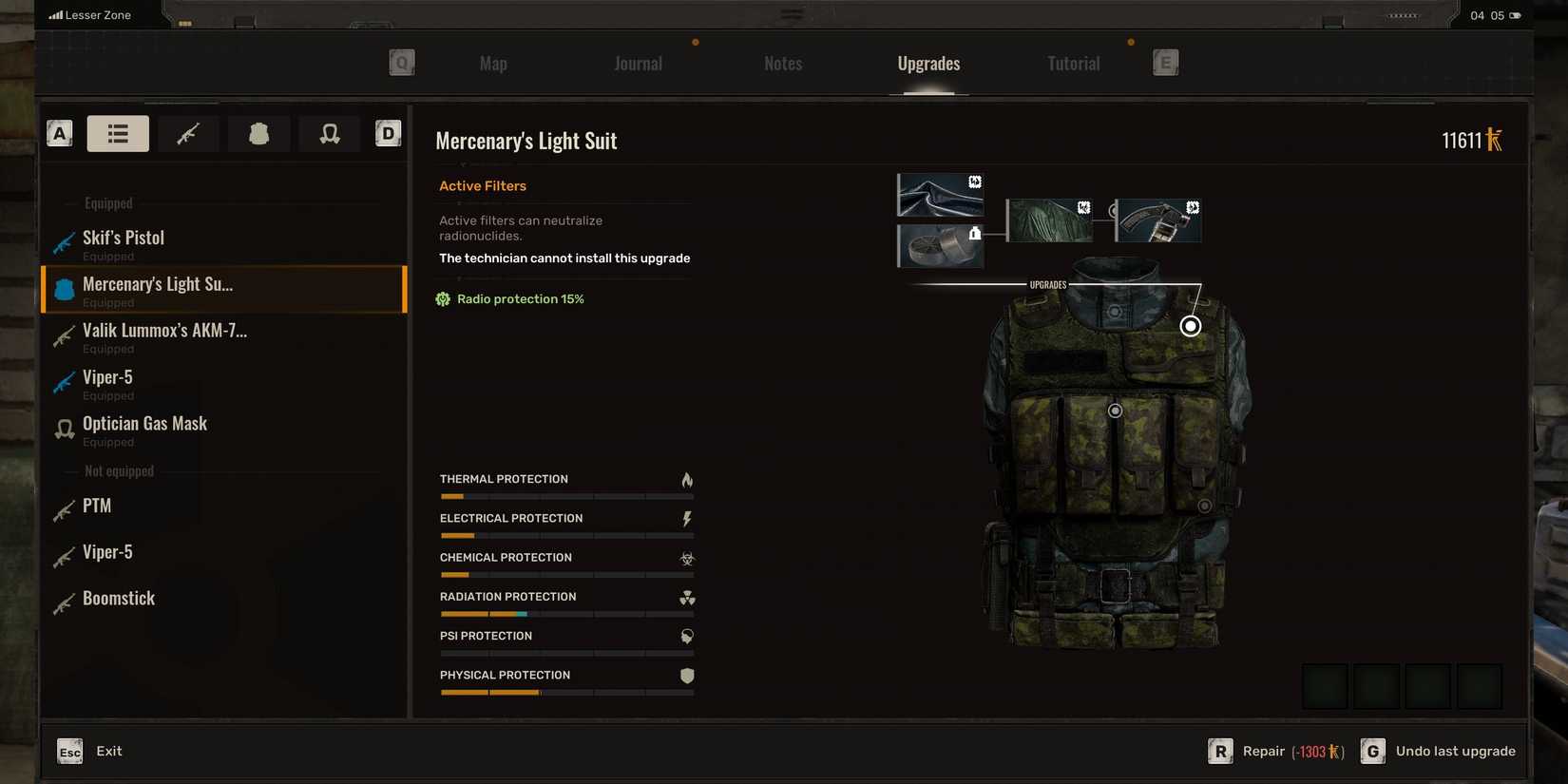Image resolution: width=1568 pixels, height=784 pixels.
Task: Collapse the Equipped section header
Action: pos(107,202)
